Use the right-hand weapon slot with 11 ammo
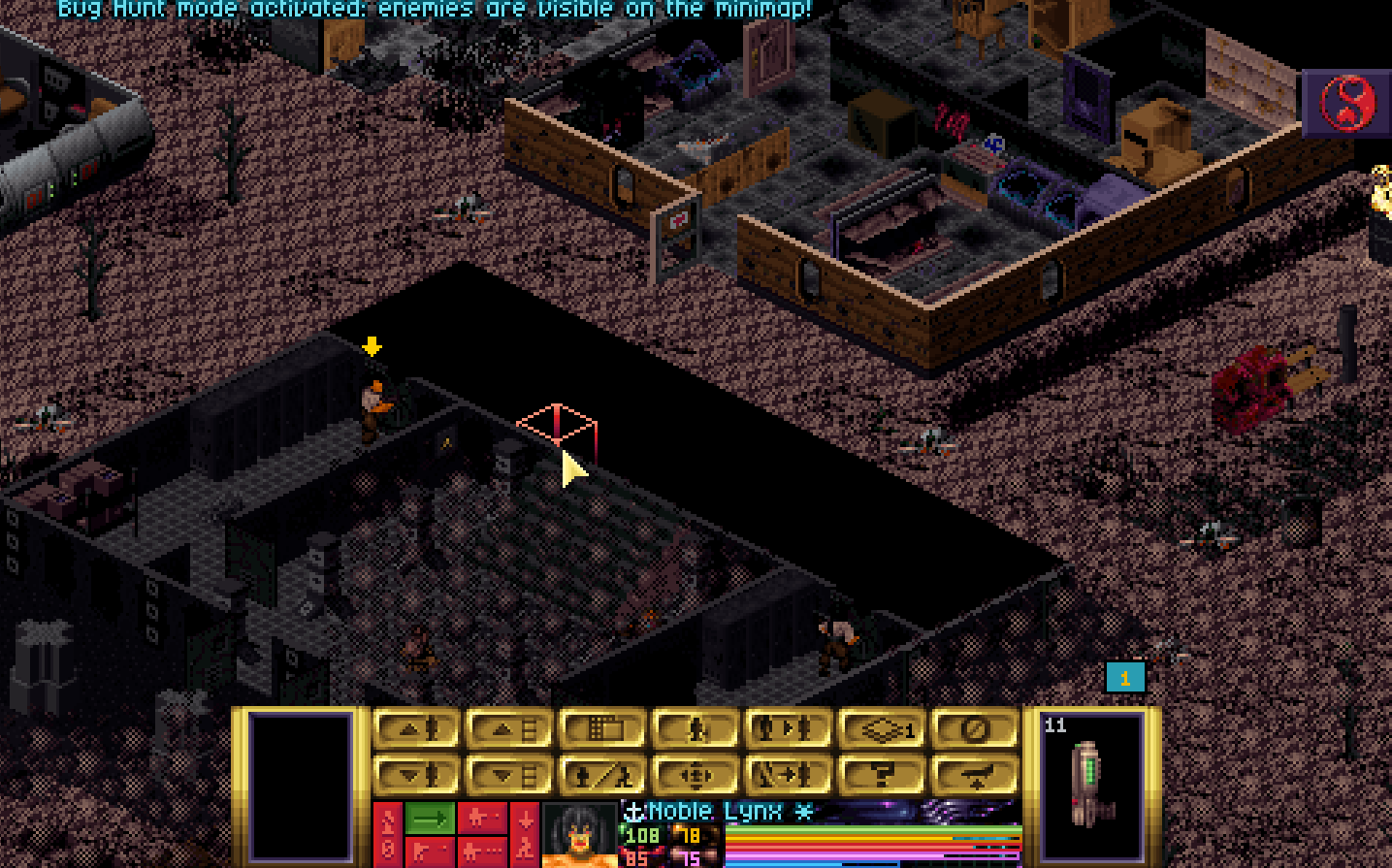The width and height of the screenshot is (1392, 868). pyautogui.click(x=1093, y=785)
